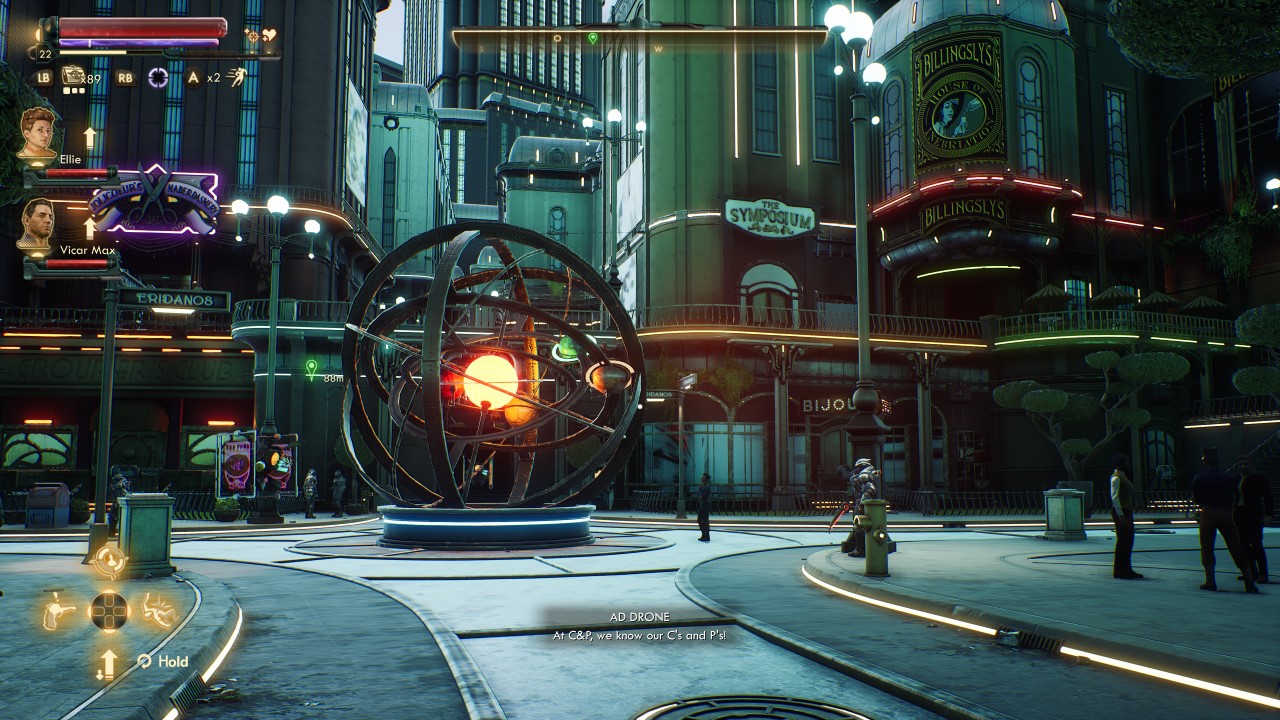This screenshot has width=1280, height=720.
Task: Click the red player health bar
Action: (140, 25)
